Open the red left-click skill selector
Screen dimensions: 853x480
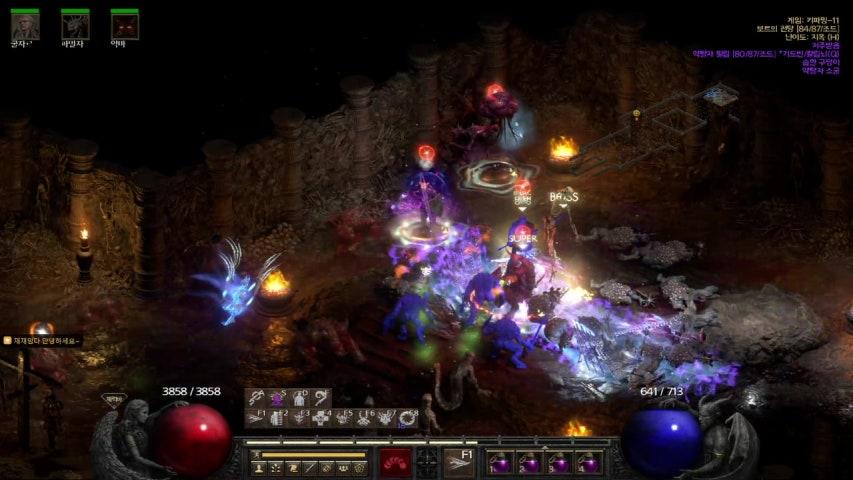tap(395, 462)
